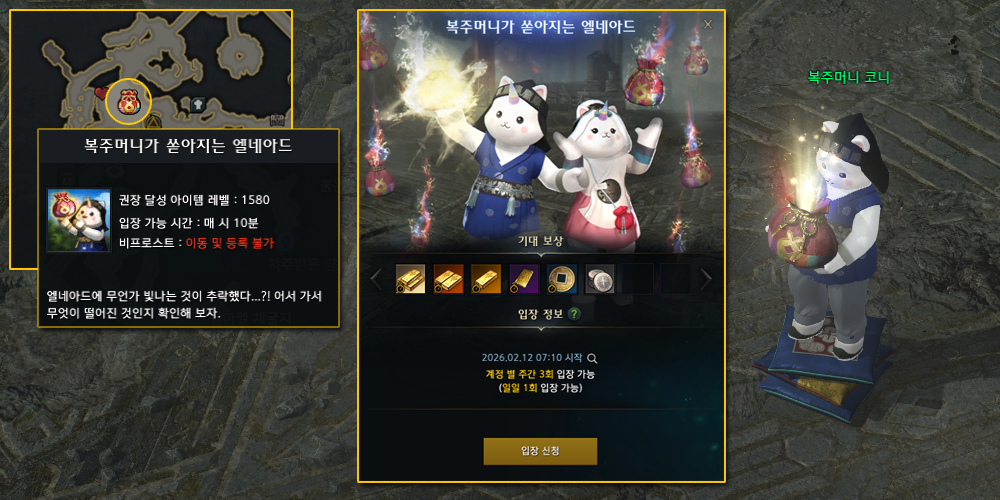Click the red heart marker on the map
This screenshot has width=1000, height=500.
(100, 93)
